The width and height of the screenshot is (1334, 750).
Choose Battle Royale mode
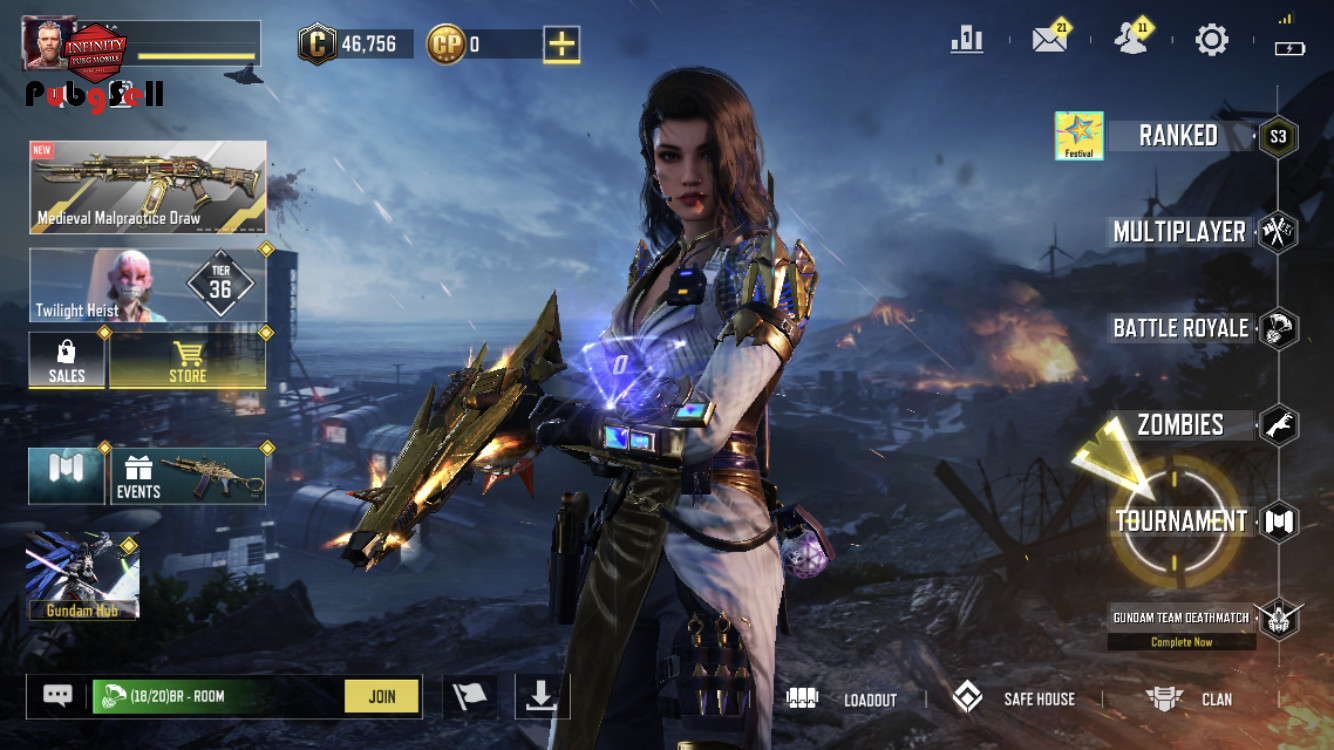(x=1181, y=328)
